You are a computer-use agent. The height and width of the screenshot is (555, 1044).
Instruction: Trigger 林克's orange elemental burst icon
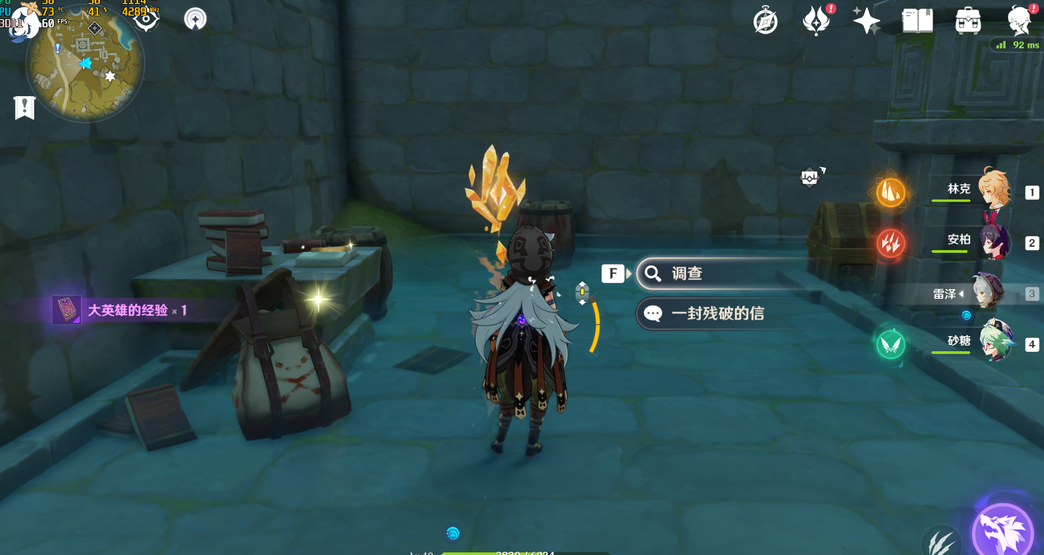pos(890,192)
